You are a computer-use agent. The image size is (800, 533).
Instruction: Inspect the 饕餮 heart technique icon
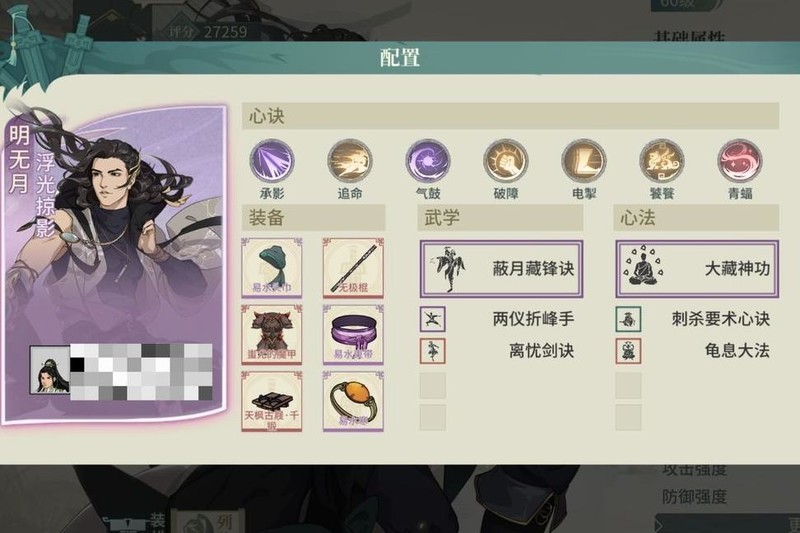[x=661, y=160]
